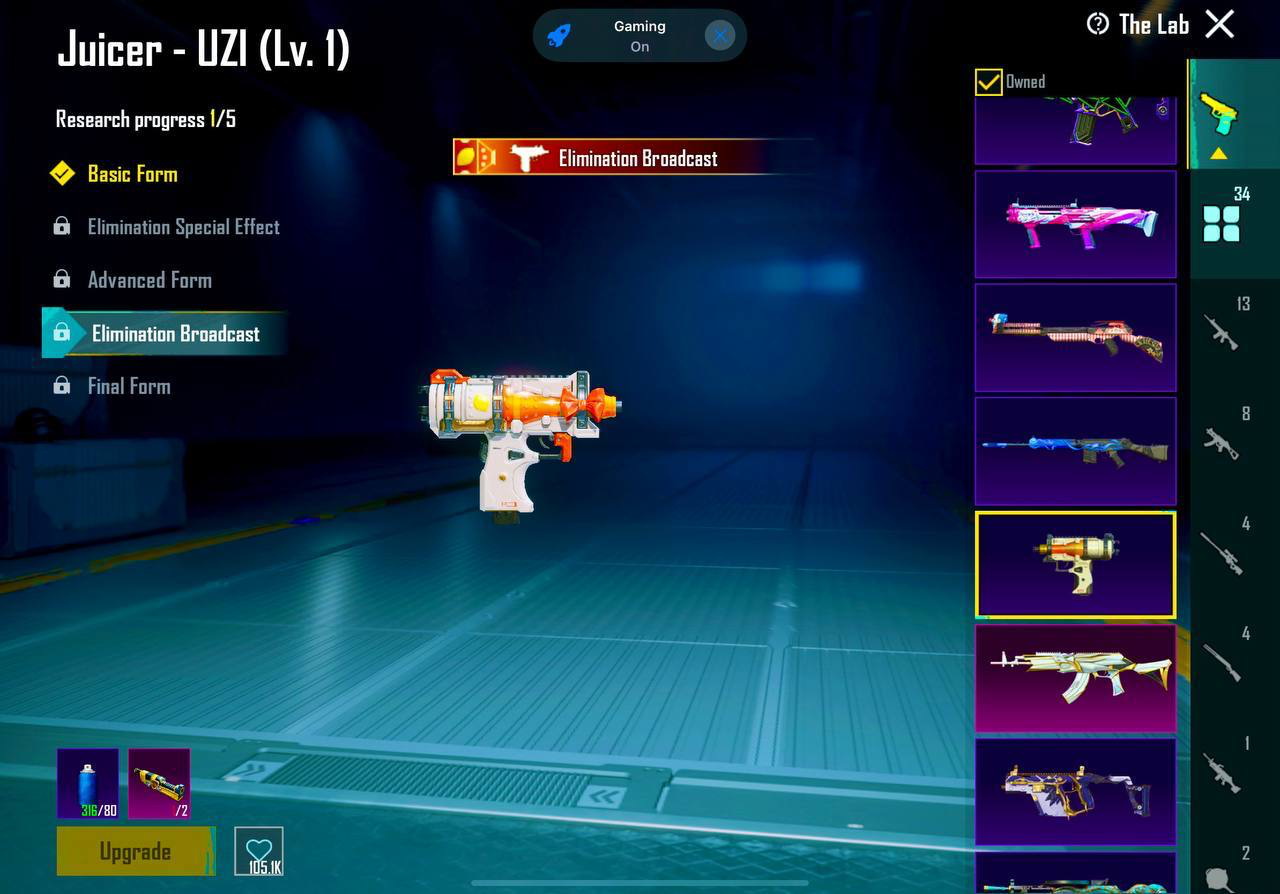Select the pink shotgun skin thumbnail

[x=1075, y=224]
